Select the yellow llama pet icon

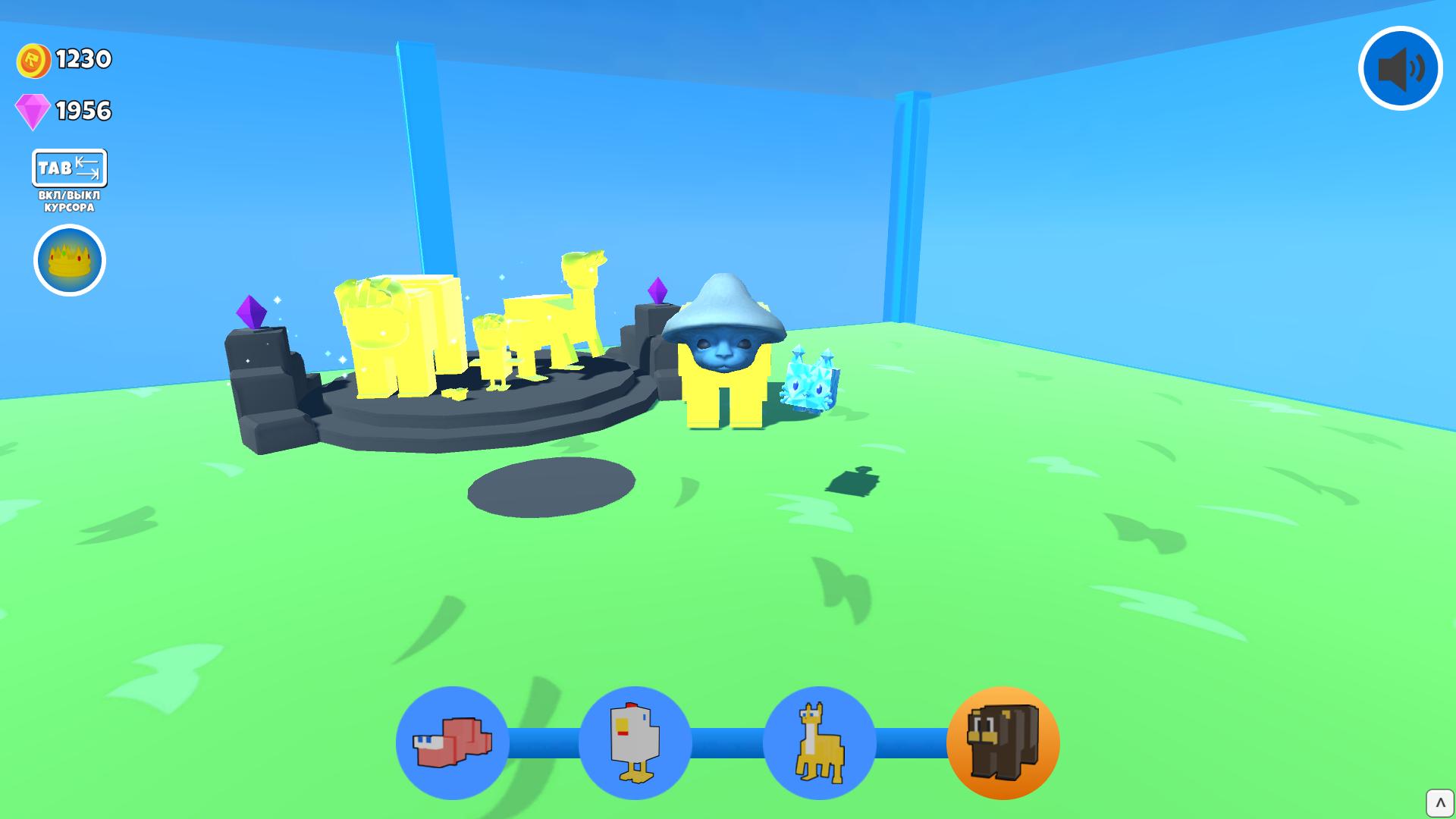pyautogui.click(x=818, y=744)
